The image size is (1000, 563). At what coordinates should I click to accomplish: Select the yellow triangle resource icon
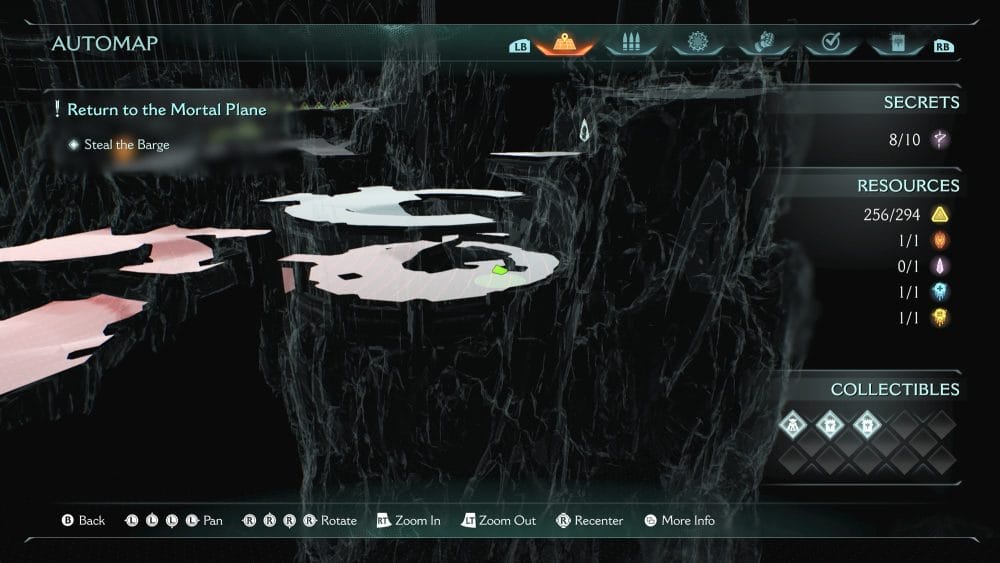pos(940,214)
